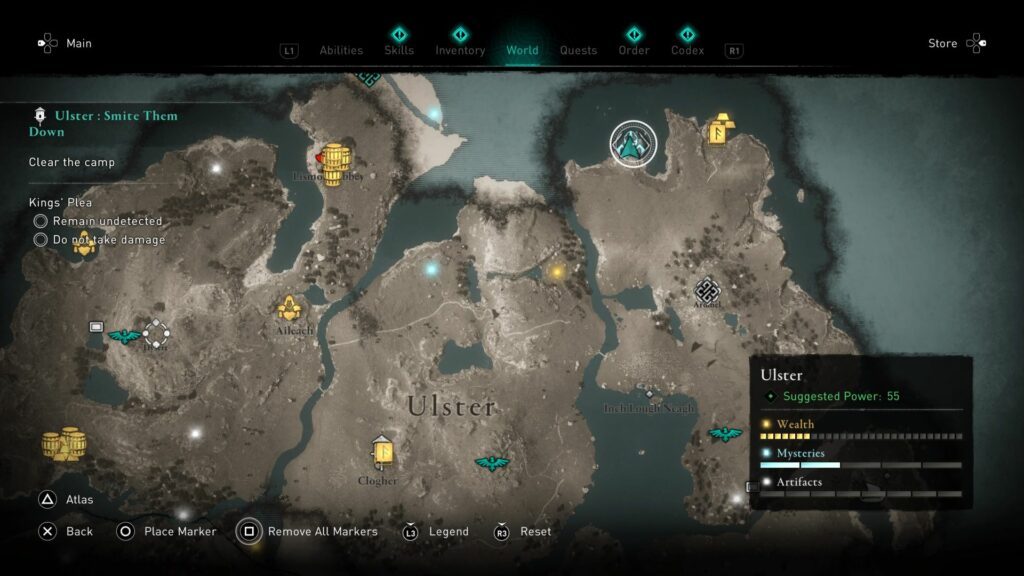
Task: Choose the Aileach map marker
Action: [x=290, y=309]
